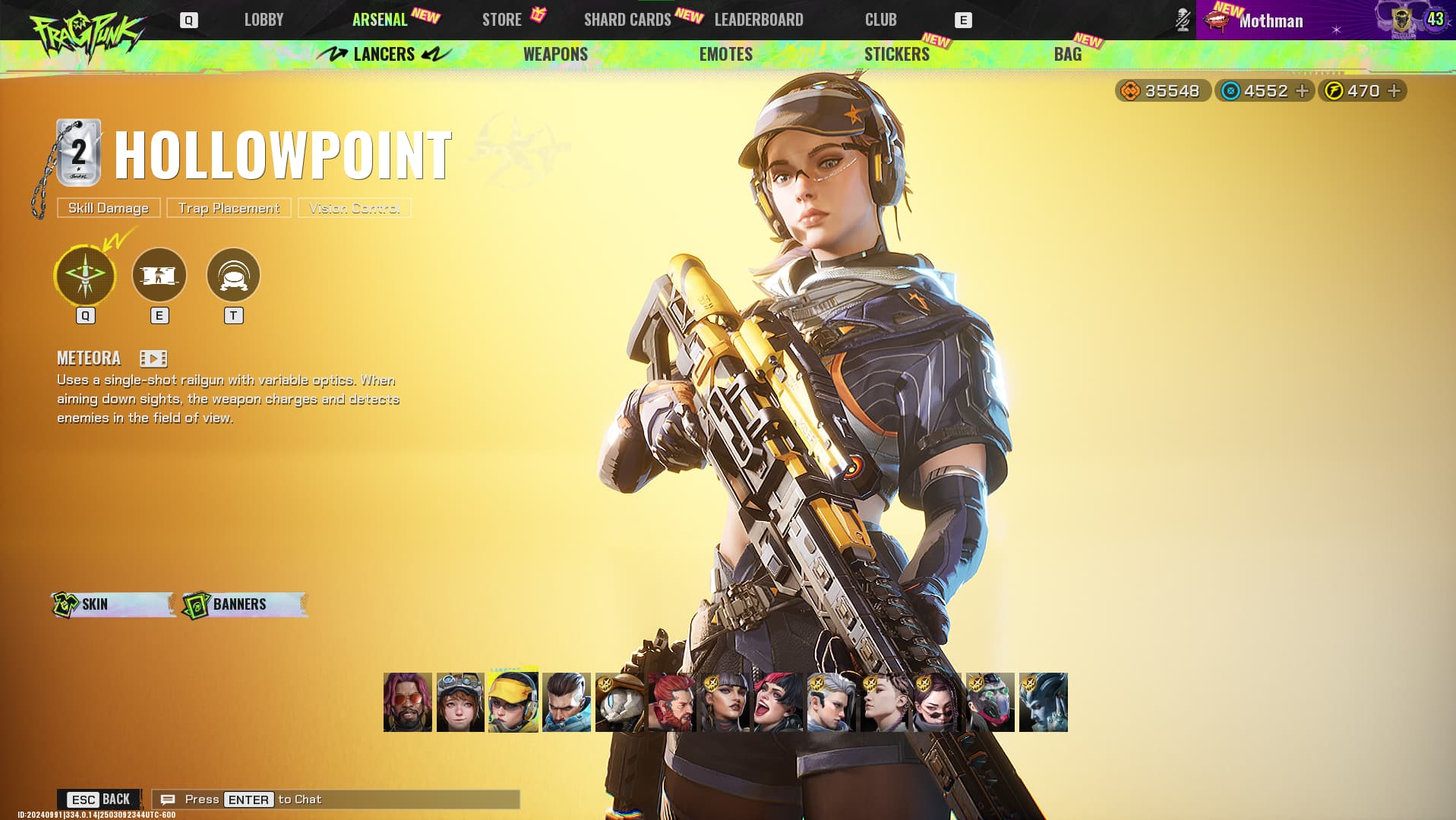
Task: Click the chat input box
Action: pos(336,799)
